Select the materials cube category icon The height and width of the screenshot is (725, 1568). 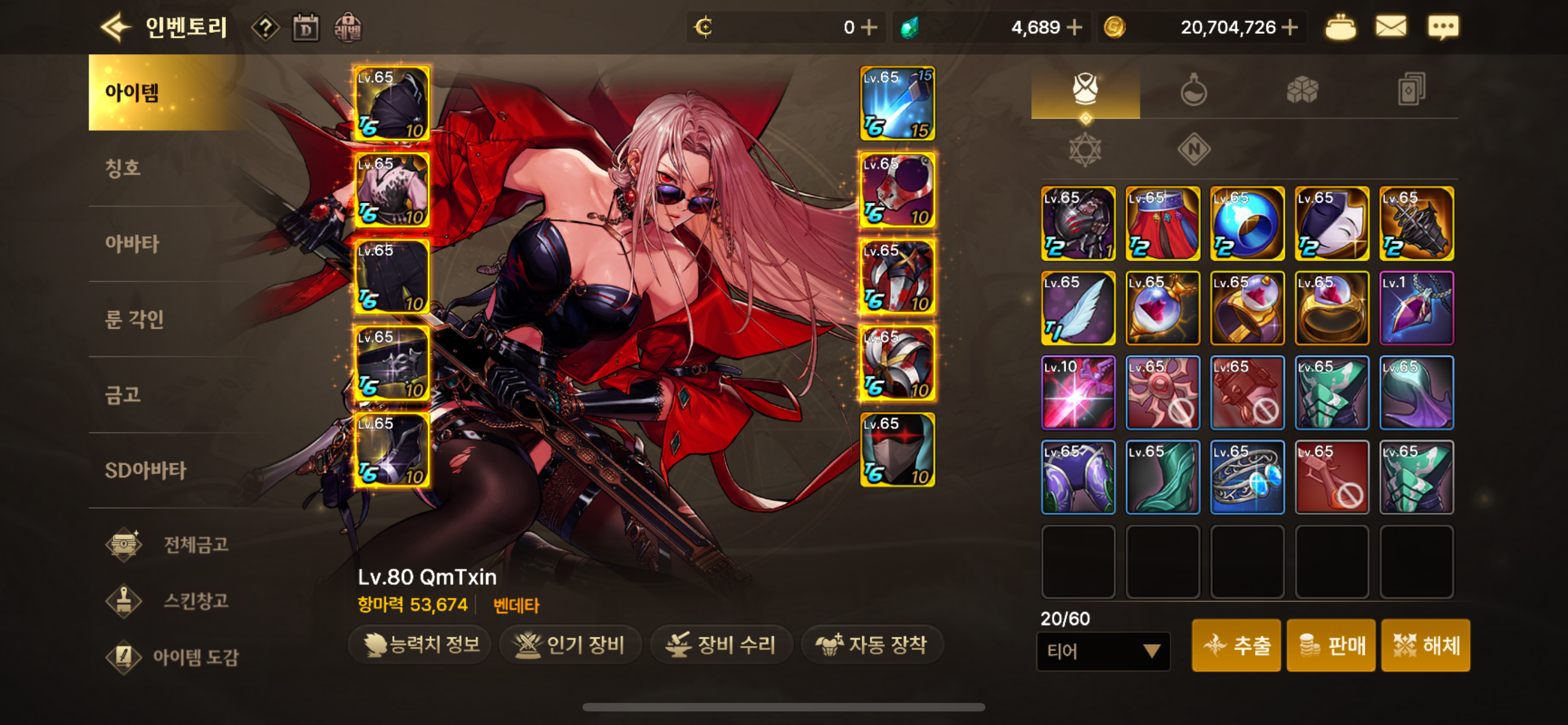coord(1303,89)
